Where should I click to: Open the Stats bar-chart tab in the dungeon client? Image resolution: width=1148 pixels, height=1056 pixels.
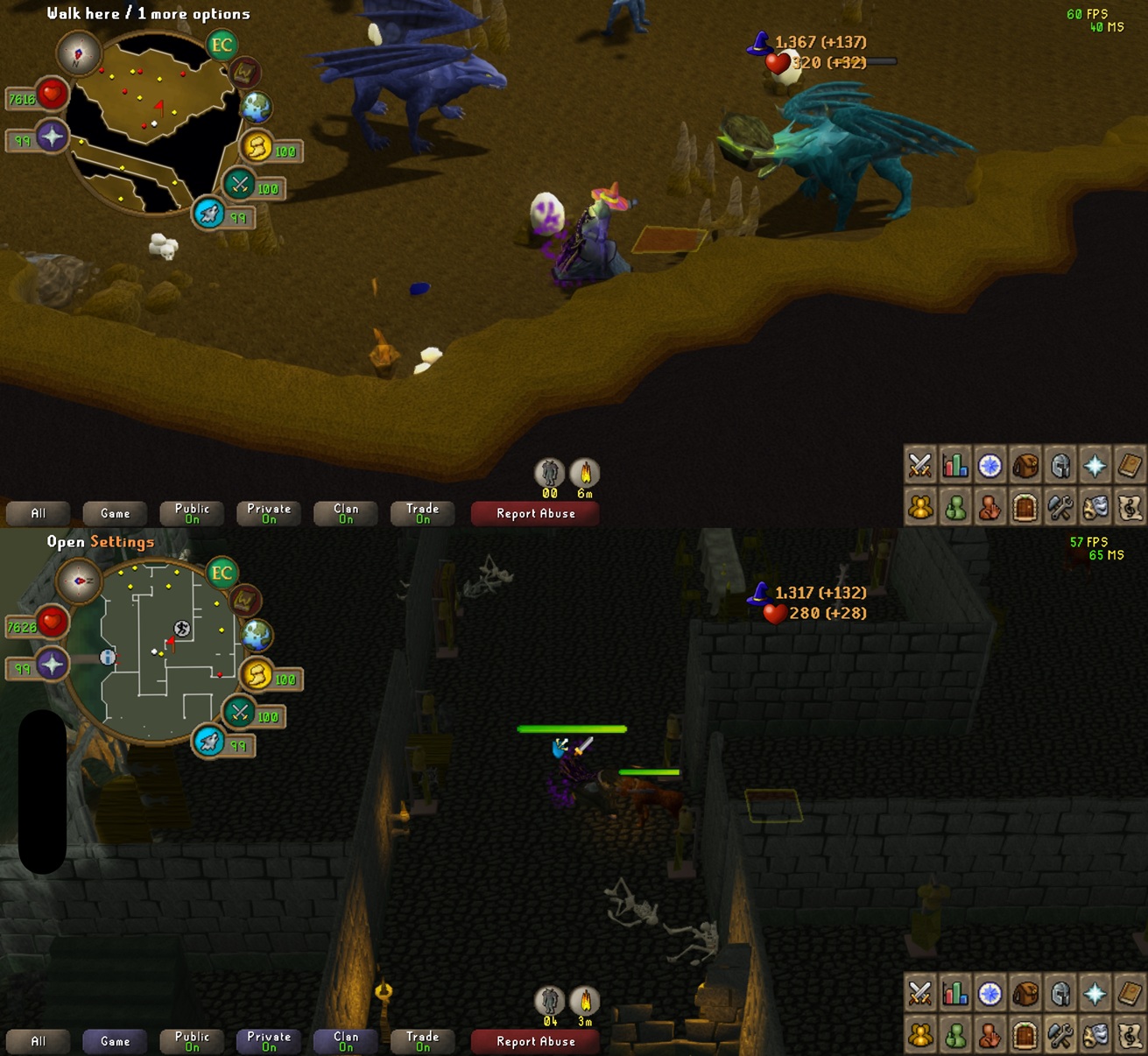pos(954,993)
